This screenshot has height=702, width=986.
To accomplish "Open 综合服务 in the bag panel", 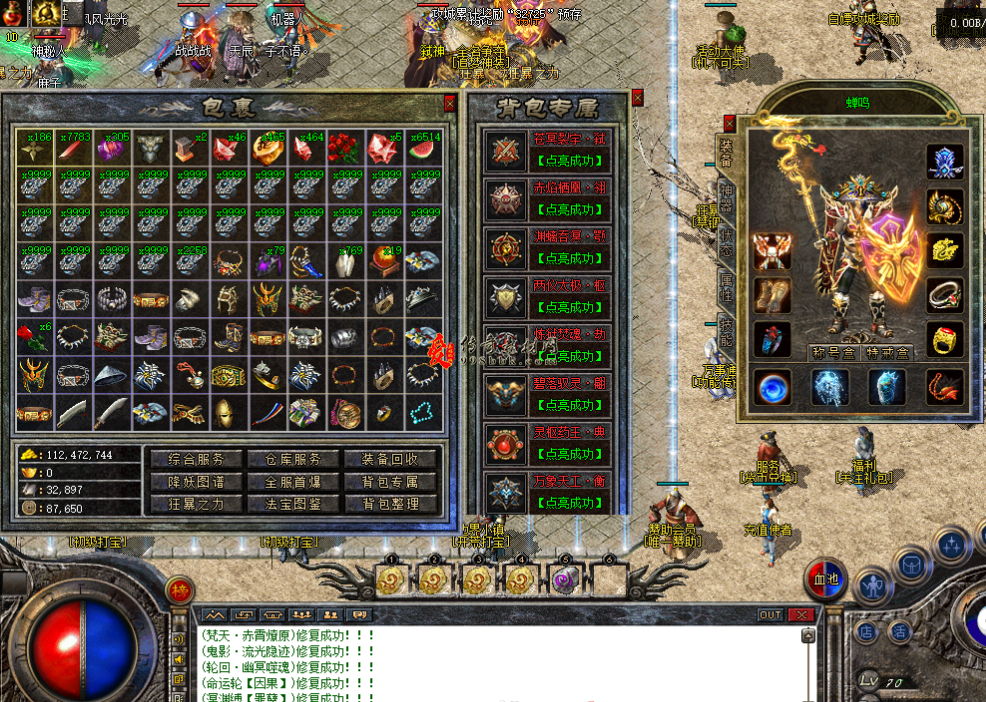I will click(x=195, y=459).
